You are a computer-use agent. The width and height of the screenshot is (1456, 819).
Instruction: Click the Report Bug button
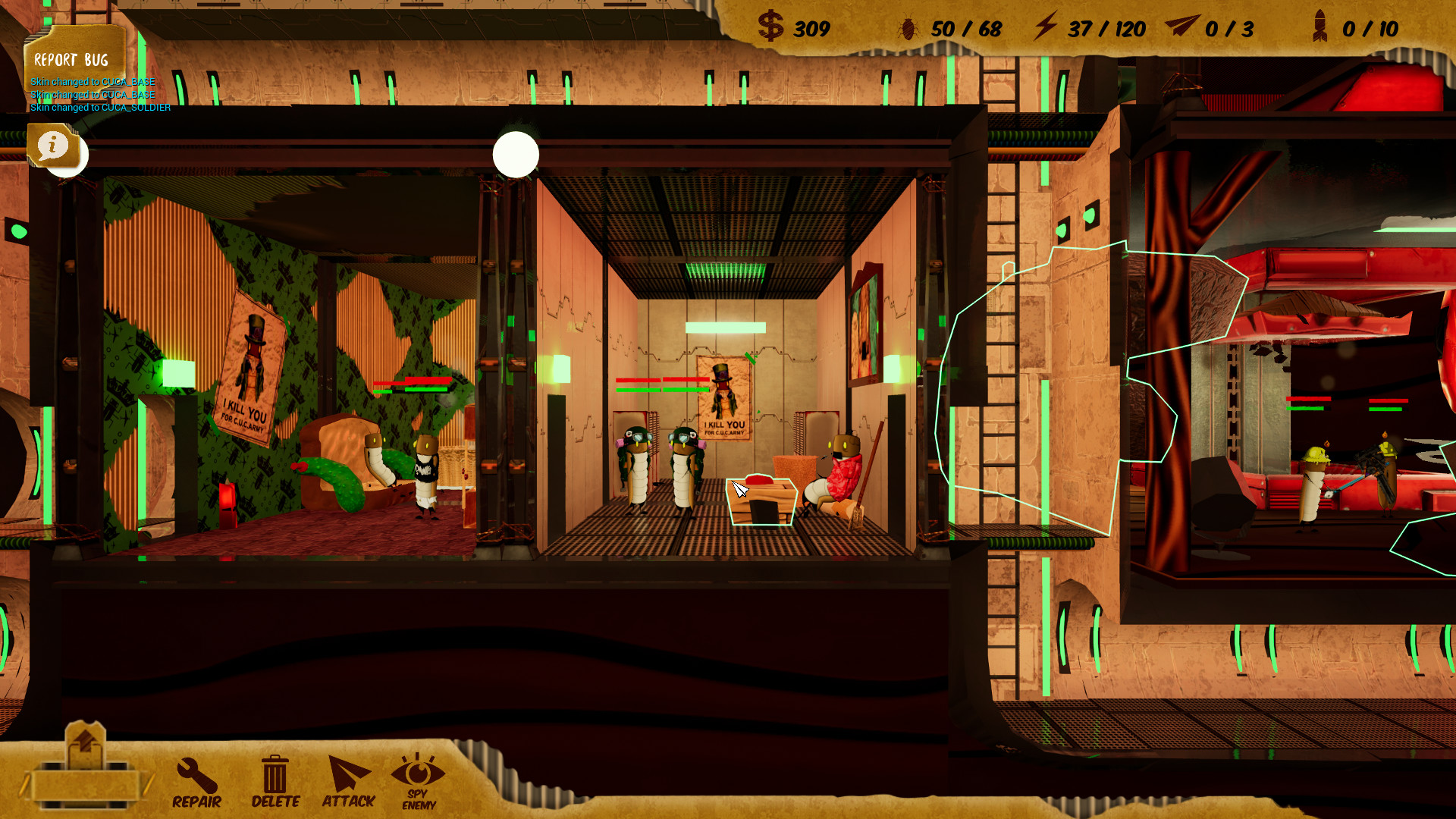tap(71, 59)
